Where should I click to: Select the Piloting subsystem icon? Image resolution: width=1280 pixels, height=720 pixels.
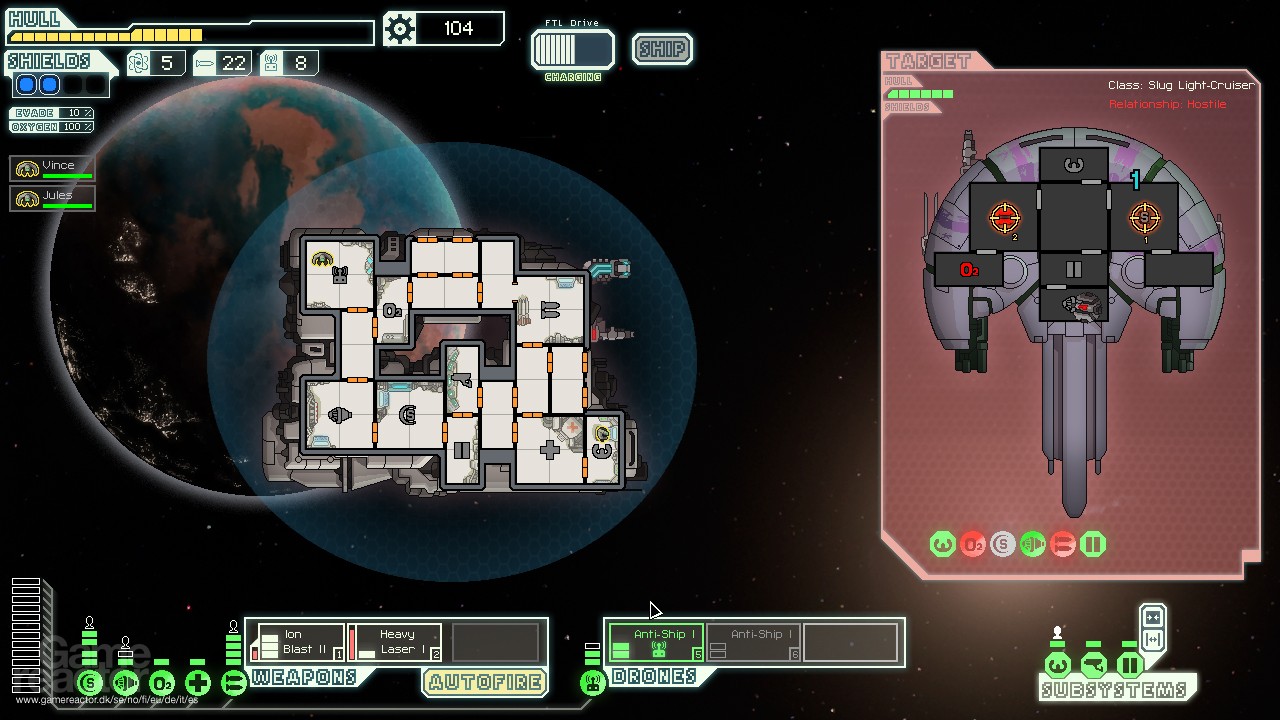(x=1058, y=666)
